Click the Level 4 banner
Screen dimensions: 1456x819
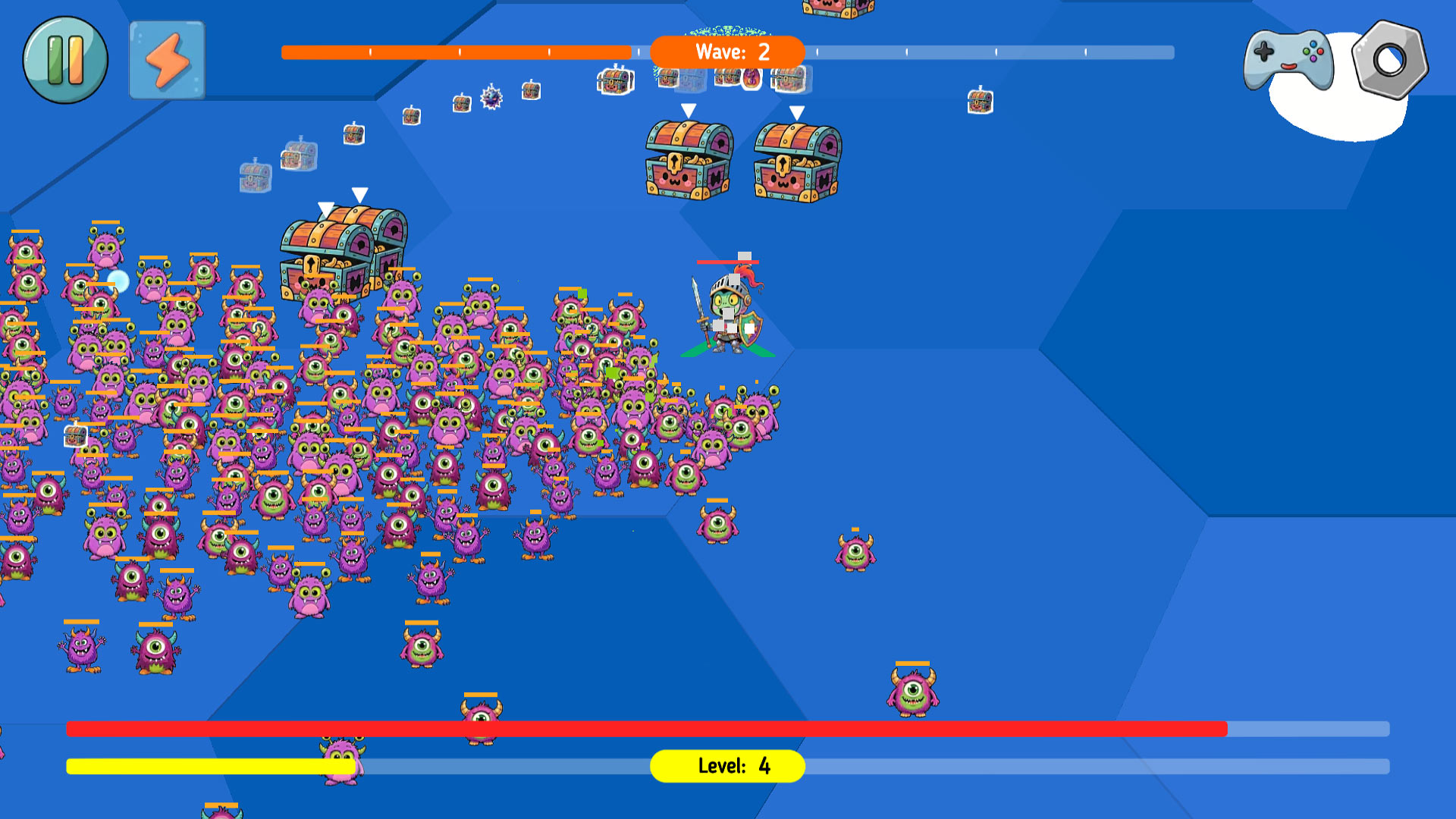[727, 767]
